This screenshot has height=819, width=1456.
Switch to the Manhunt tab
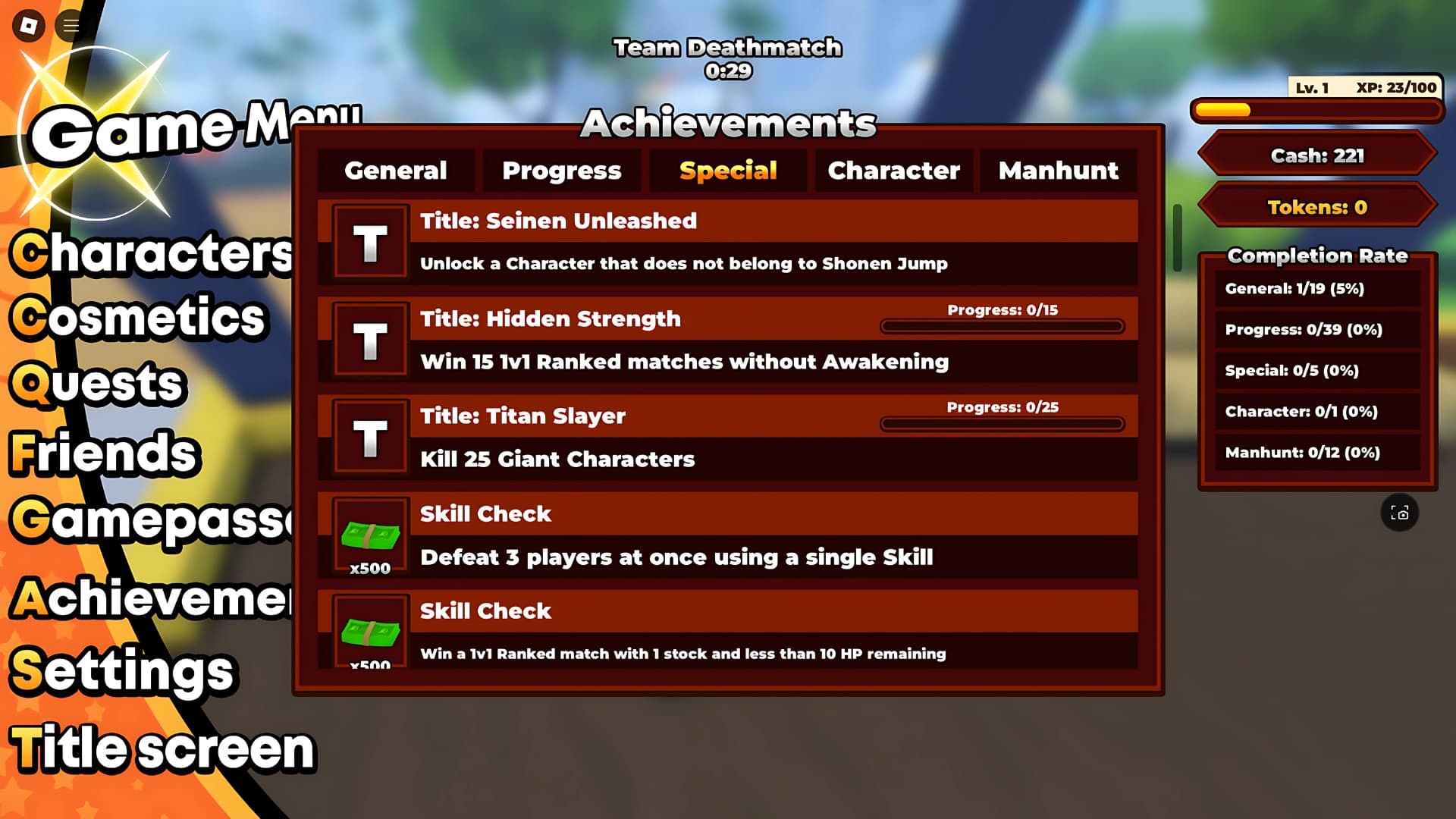click(1059, 171)
